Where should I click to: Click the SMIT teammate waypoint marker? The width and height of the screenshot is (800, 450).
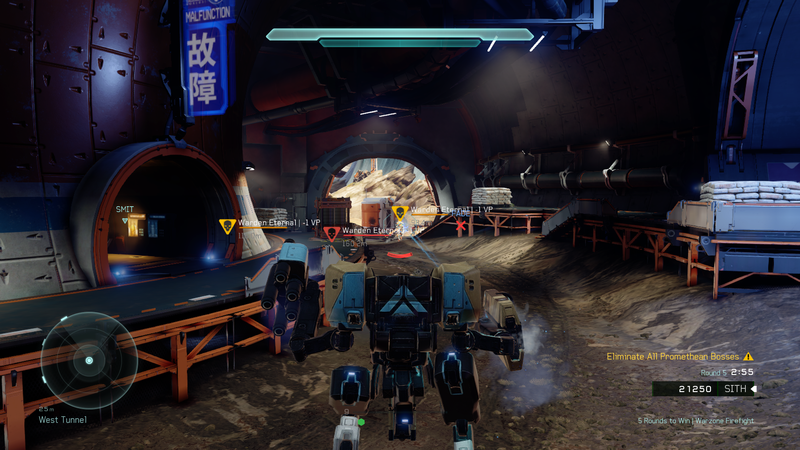[x=125, y=216]
